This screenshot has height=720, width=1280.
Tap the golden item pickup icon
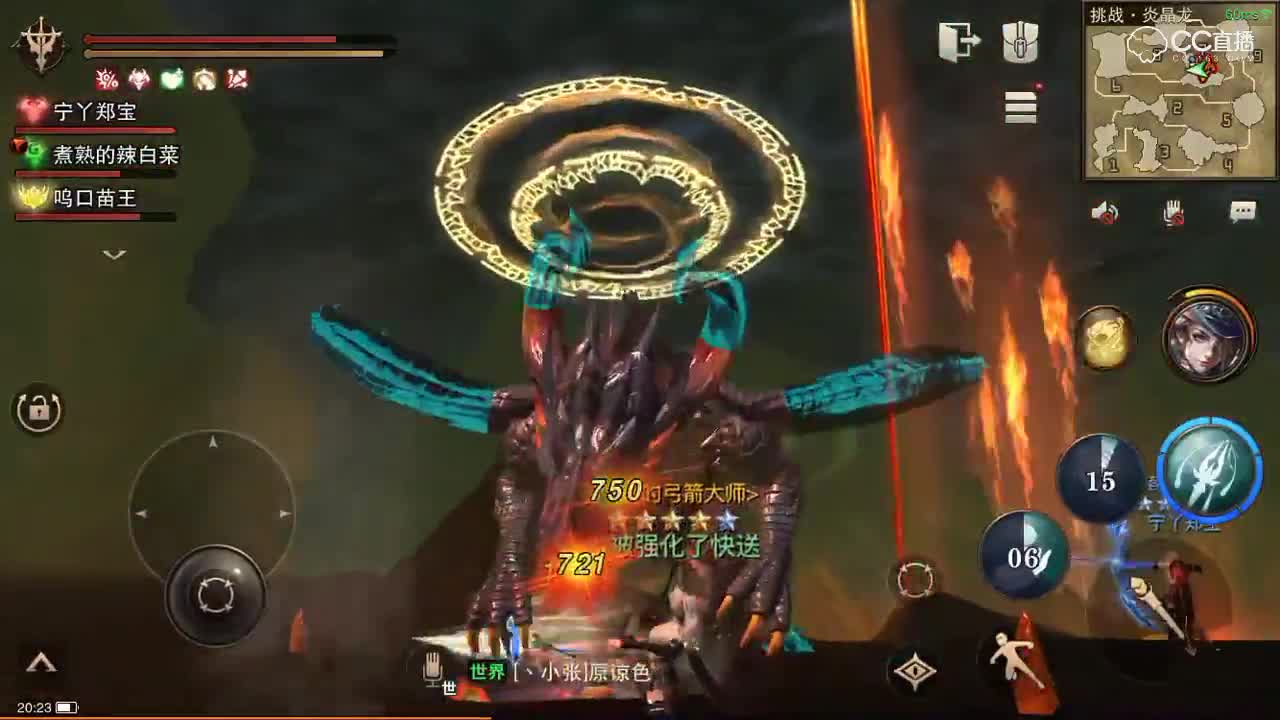pos(1104,339)
